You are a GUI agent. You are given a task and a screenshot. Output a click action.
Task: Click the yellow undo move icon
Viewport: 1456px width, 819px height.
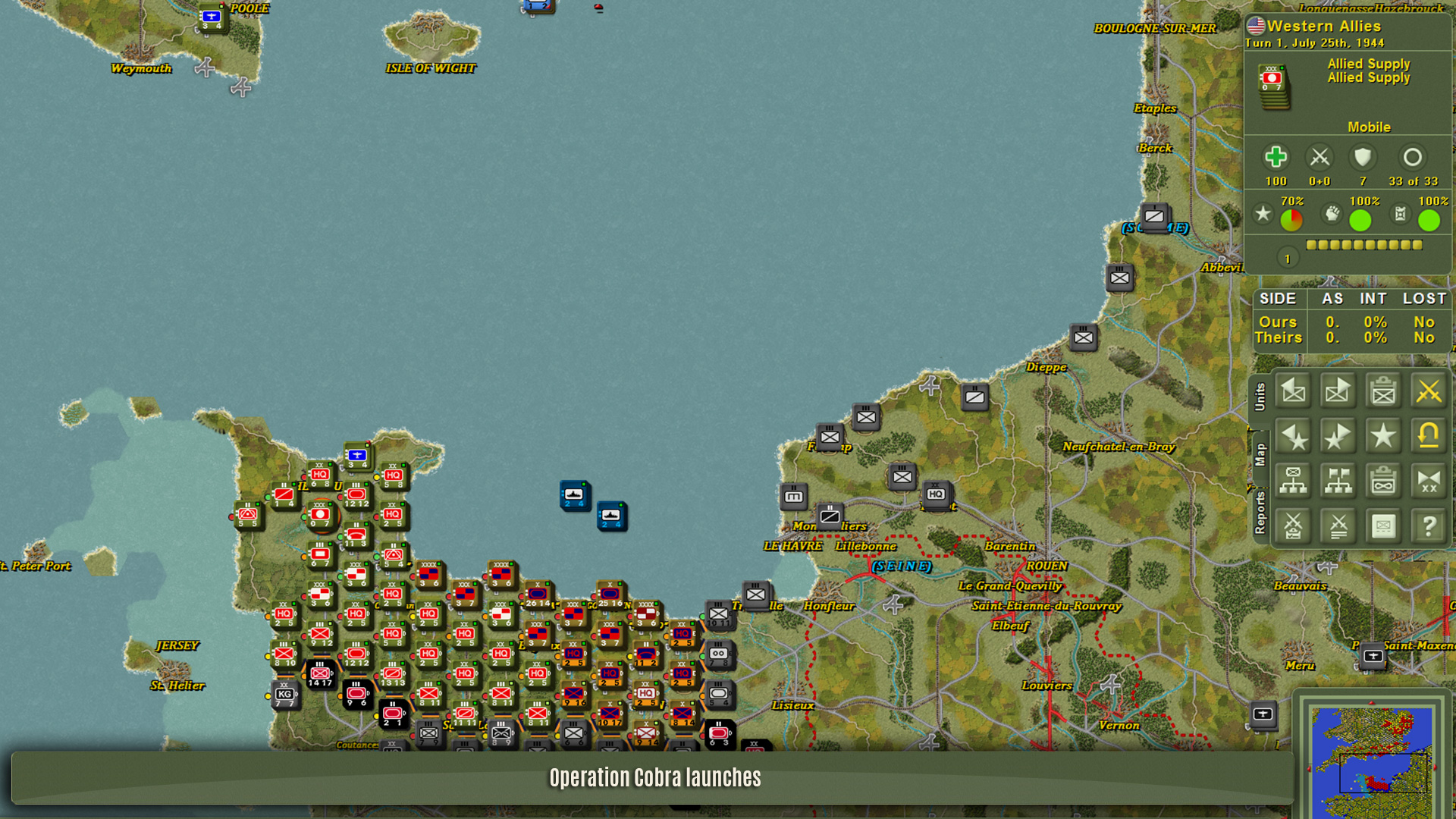coord(1428,437)
